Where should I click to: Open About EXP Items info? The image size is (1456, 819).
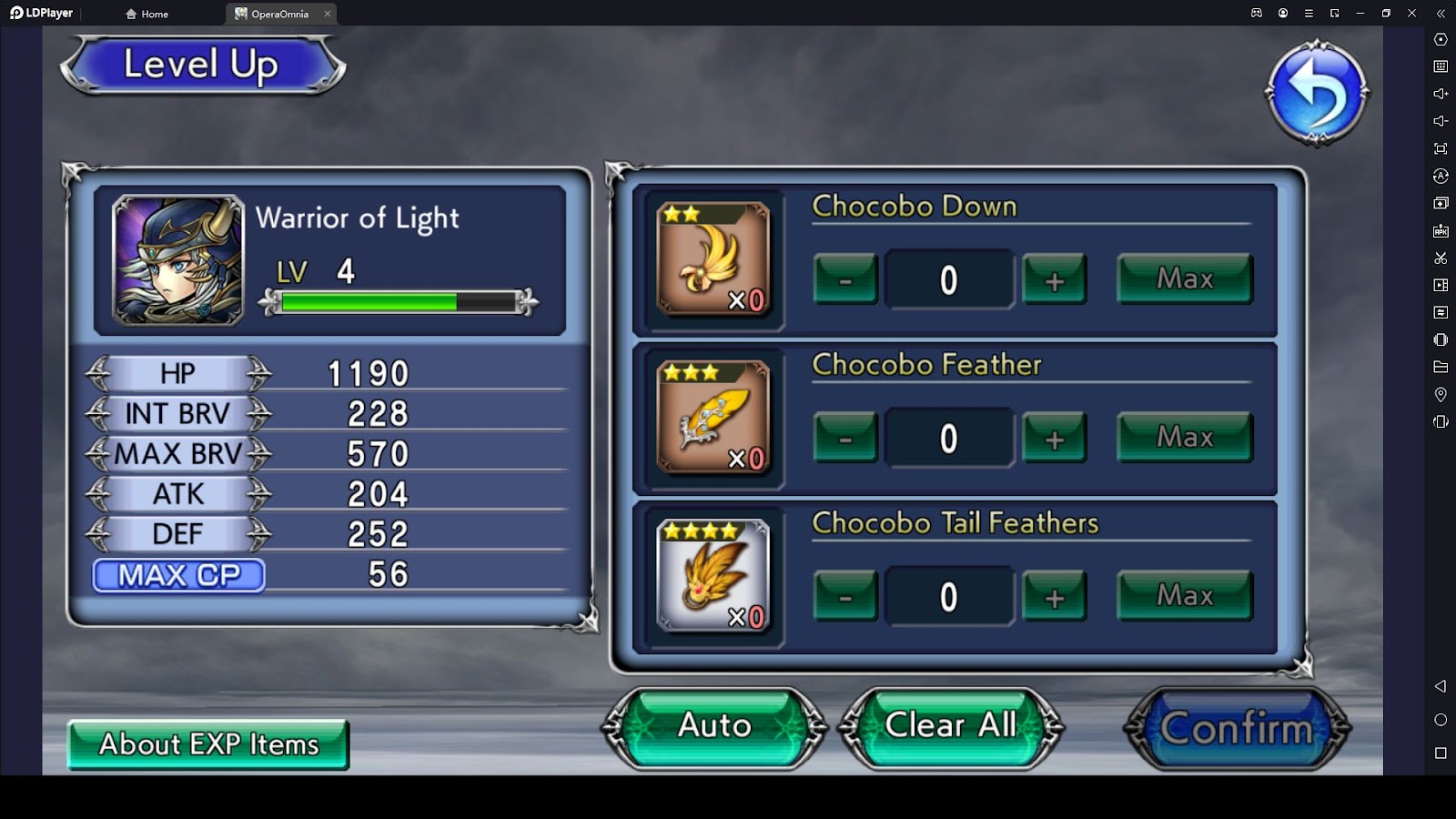tap(208, 744)
